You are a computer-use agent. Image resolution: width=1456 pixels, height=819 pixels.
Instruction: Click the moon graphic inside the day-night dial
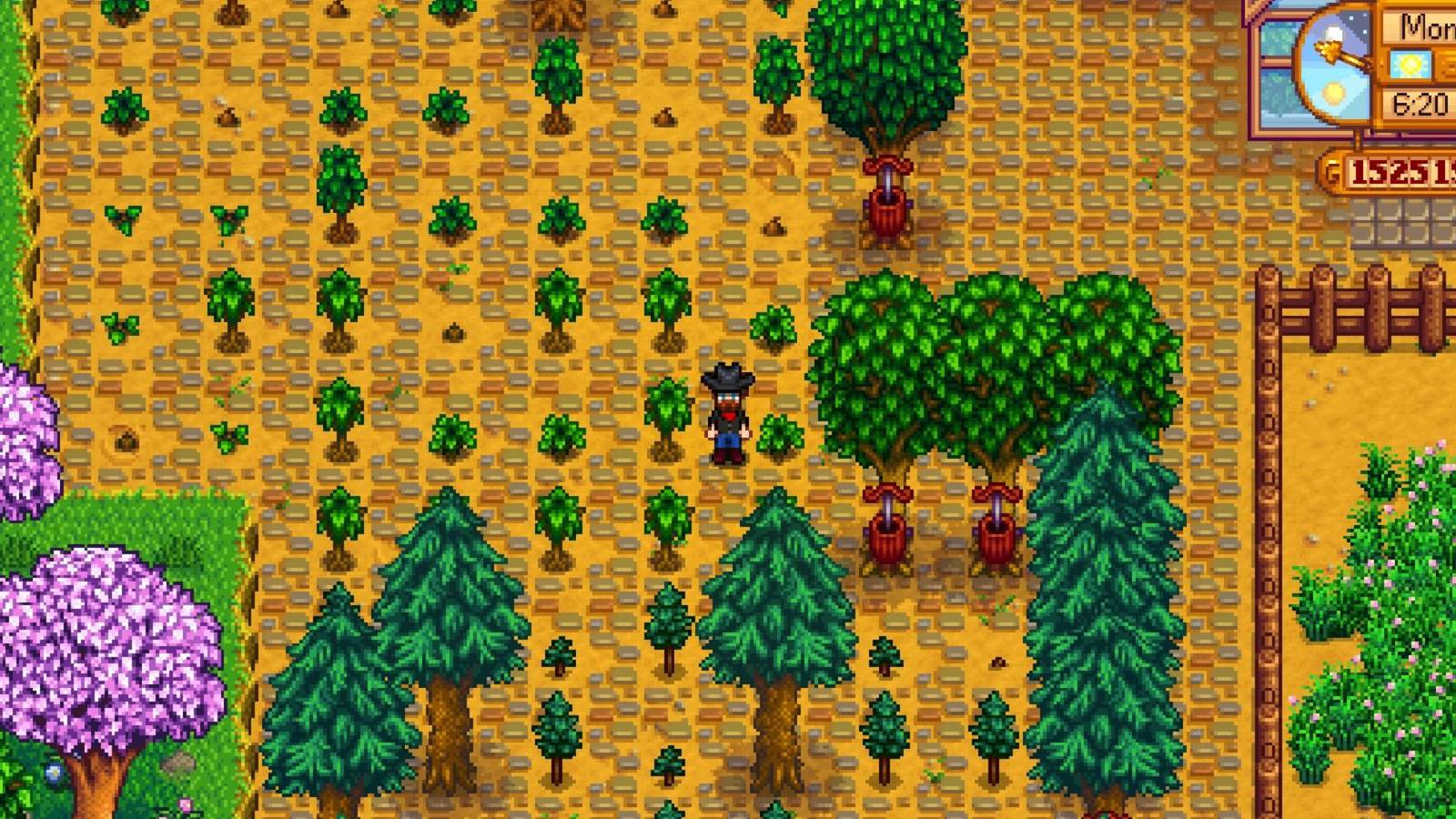[x=1333, y=34]
